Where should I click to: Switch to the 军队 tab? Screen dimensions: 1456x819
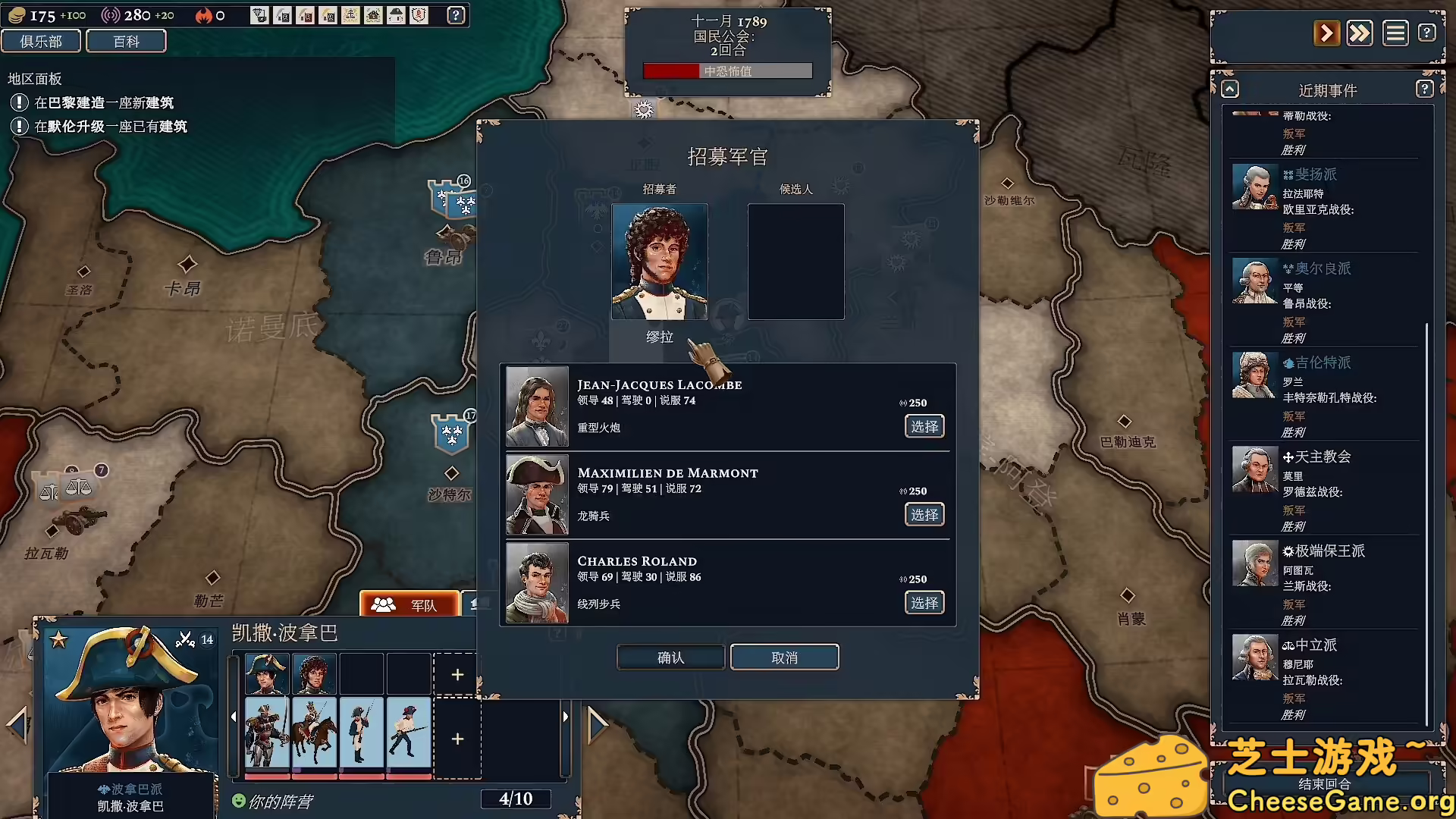pyautogui.click(x=410, y=604)
